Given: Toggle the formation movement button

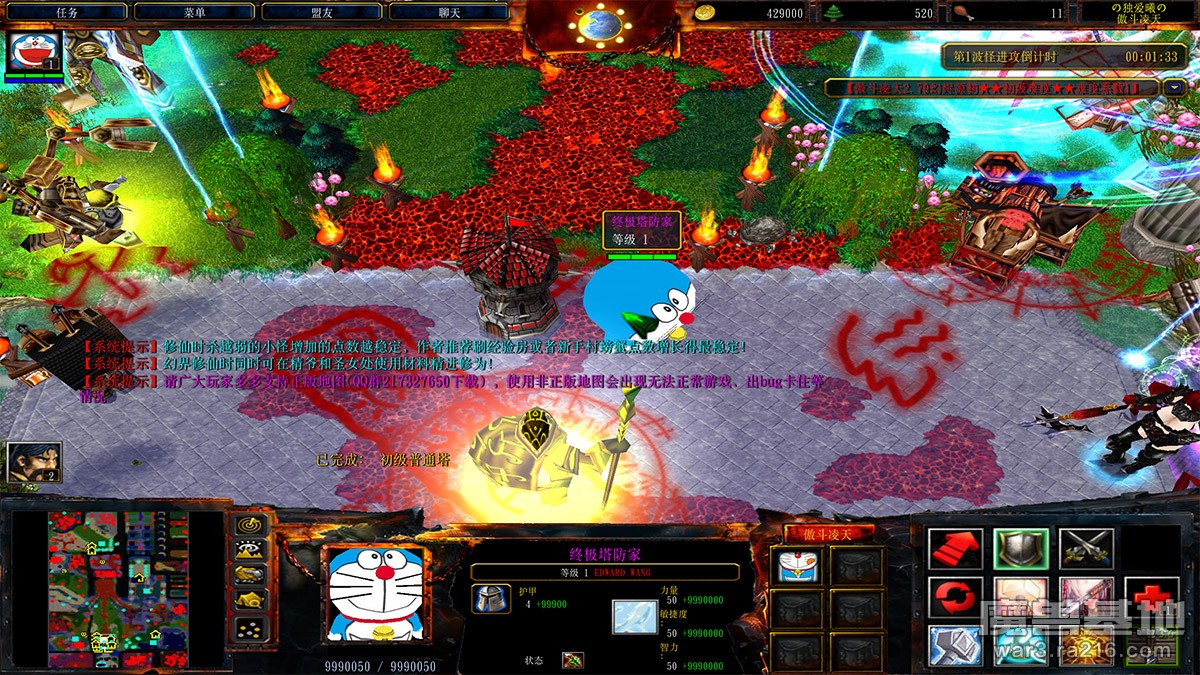Looking at the screenshot, I should tap(250, 627).
